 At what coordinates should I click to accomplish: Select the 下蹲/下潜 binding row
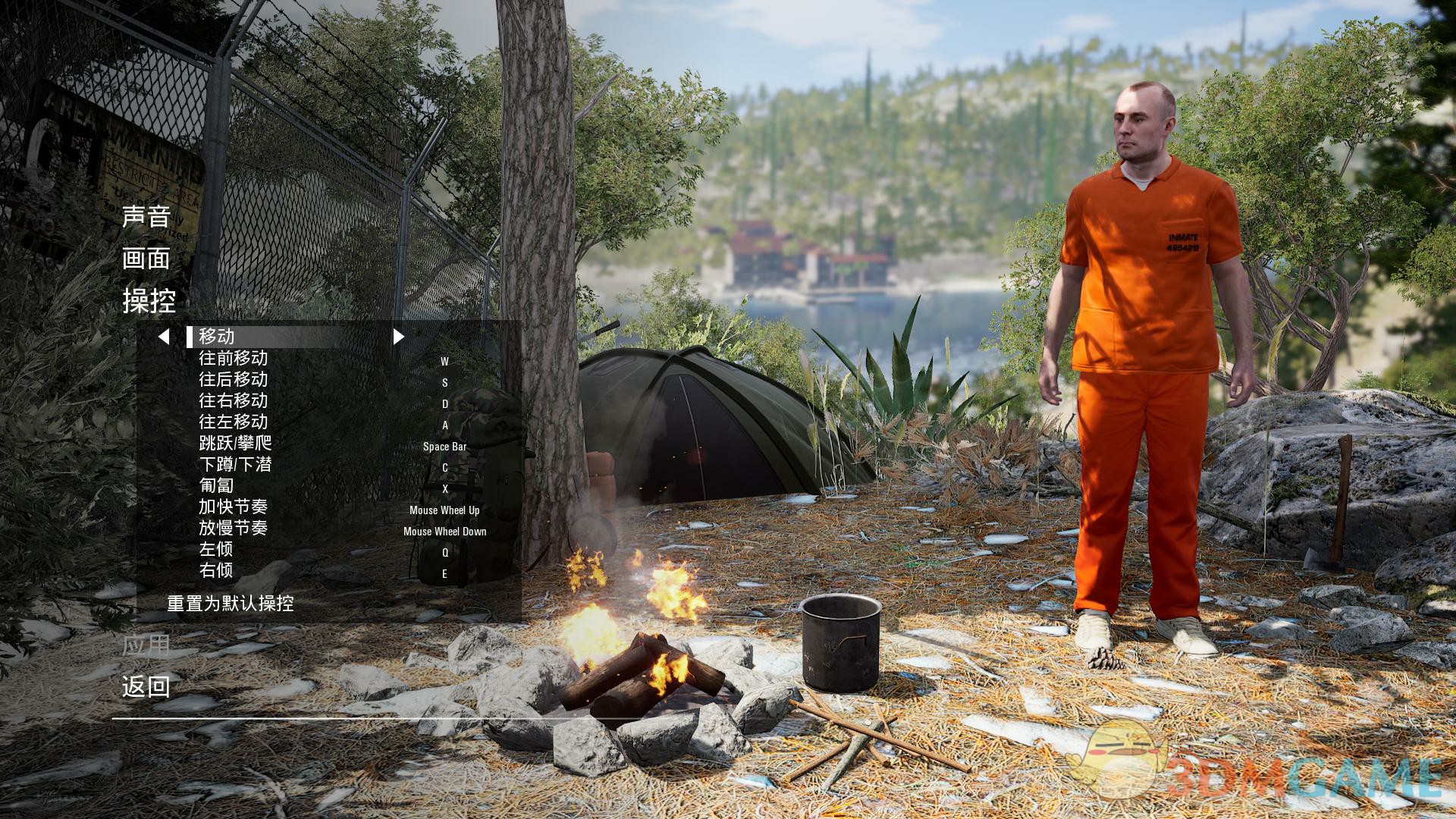pyautogui.click(x=235, y=464)
